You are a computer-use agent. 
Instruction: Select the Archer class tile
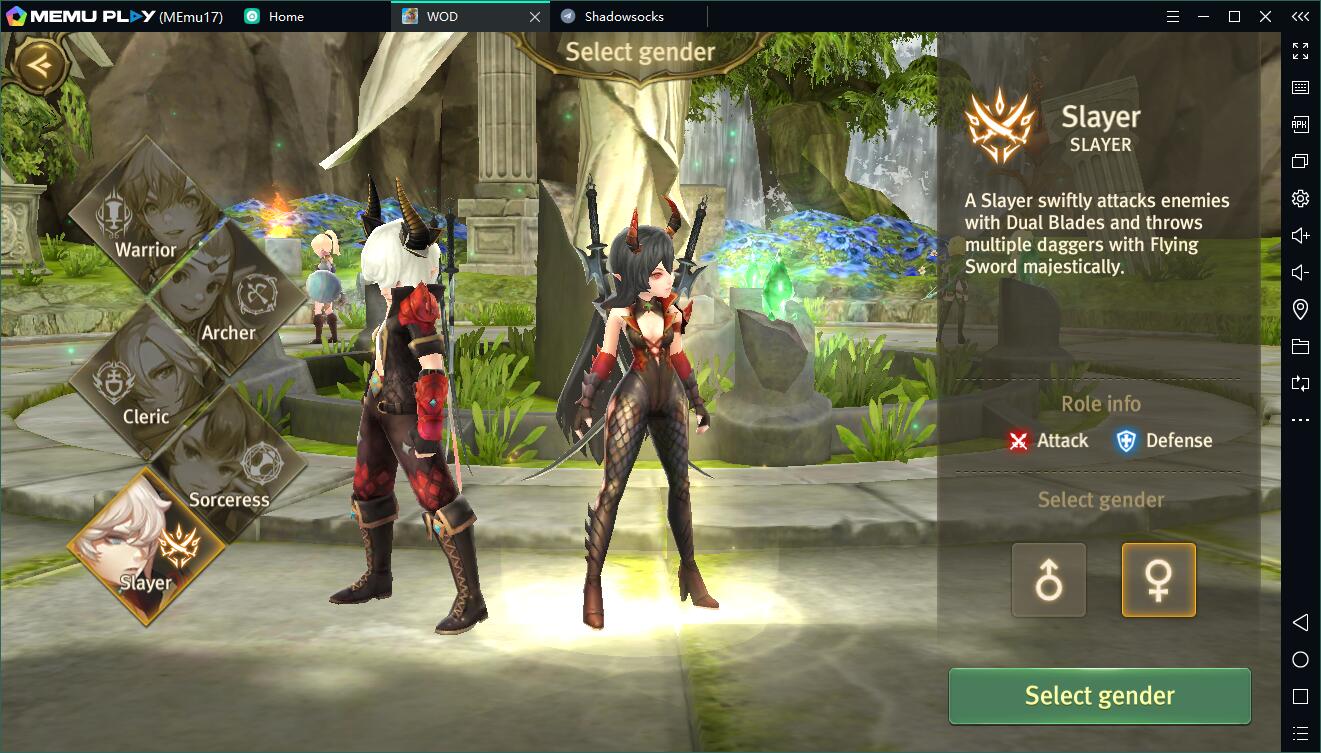(229, 299)
